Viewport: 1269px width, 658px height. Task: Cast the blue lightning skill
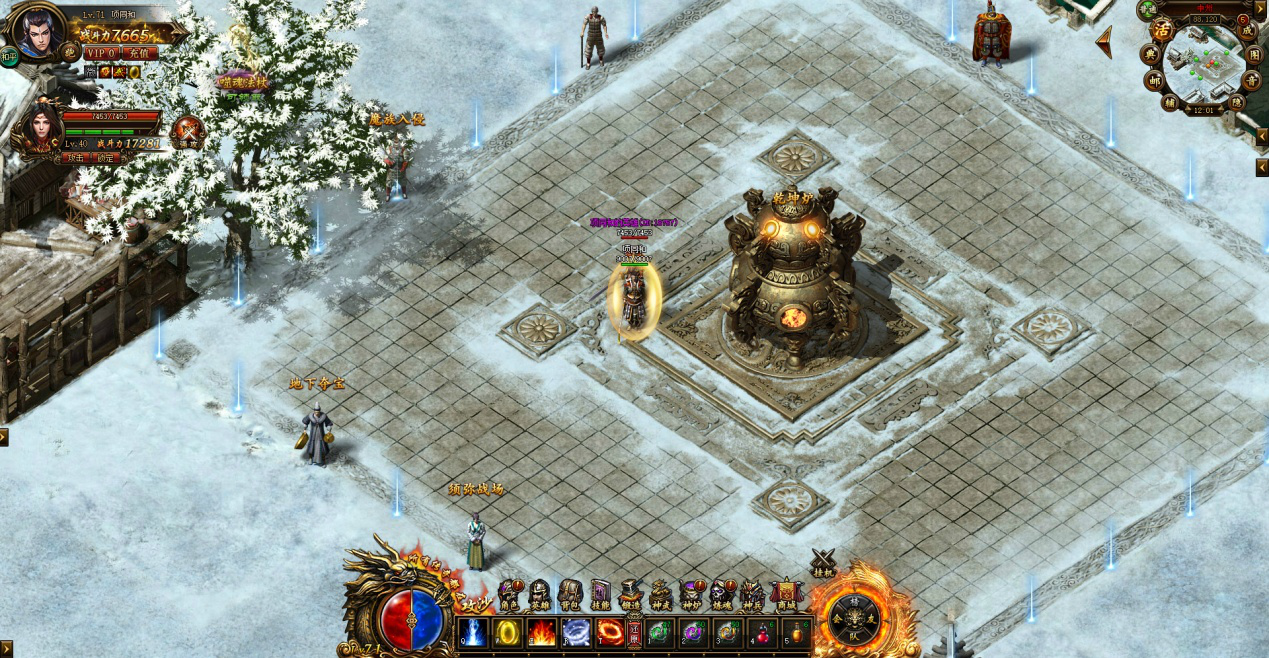[474, 632]
